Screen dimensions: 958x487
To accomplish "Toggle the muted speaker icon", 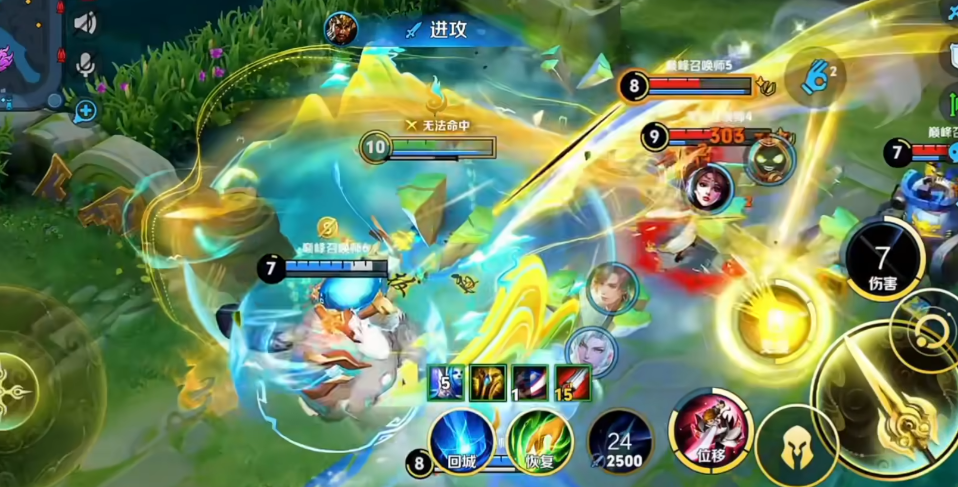I will coord(85,22).
